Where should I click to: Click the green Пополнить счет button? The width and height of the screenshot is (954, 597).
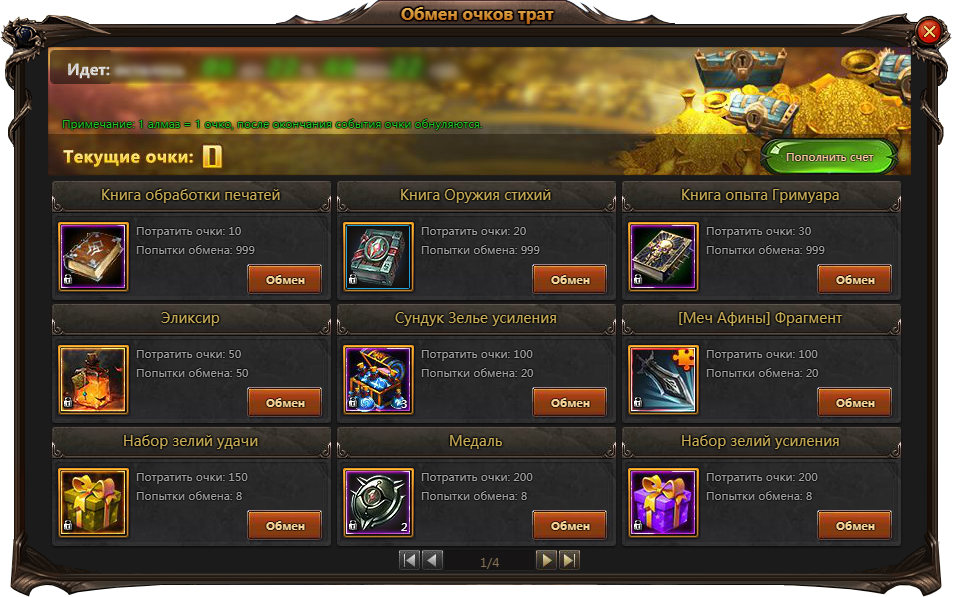coord(829,157)
